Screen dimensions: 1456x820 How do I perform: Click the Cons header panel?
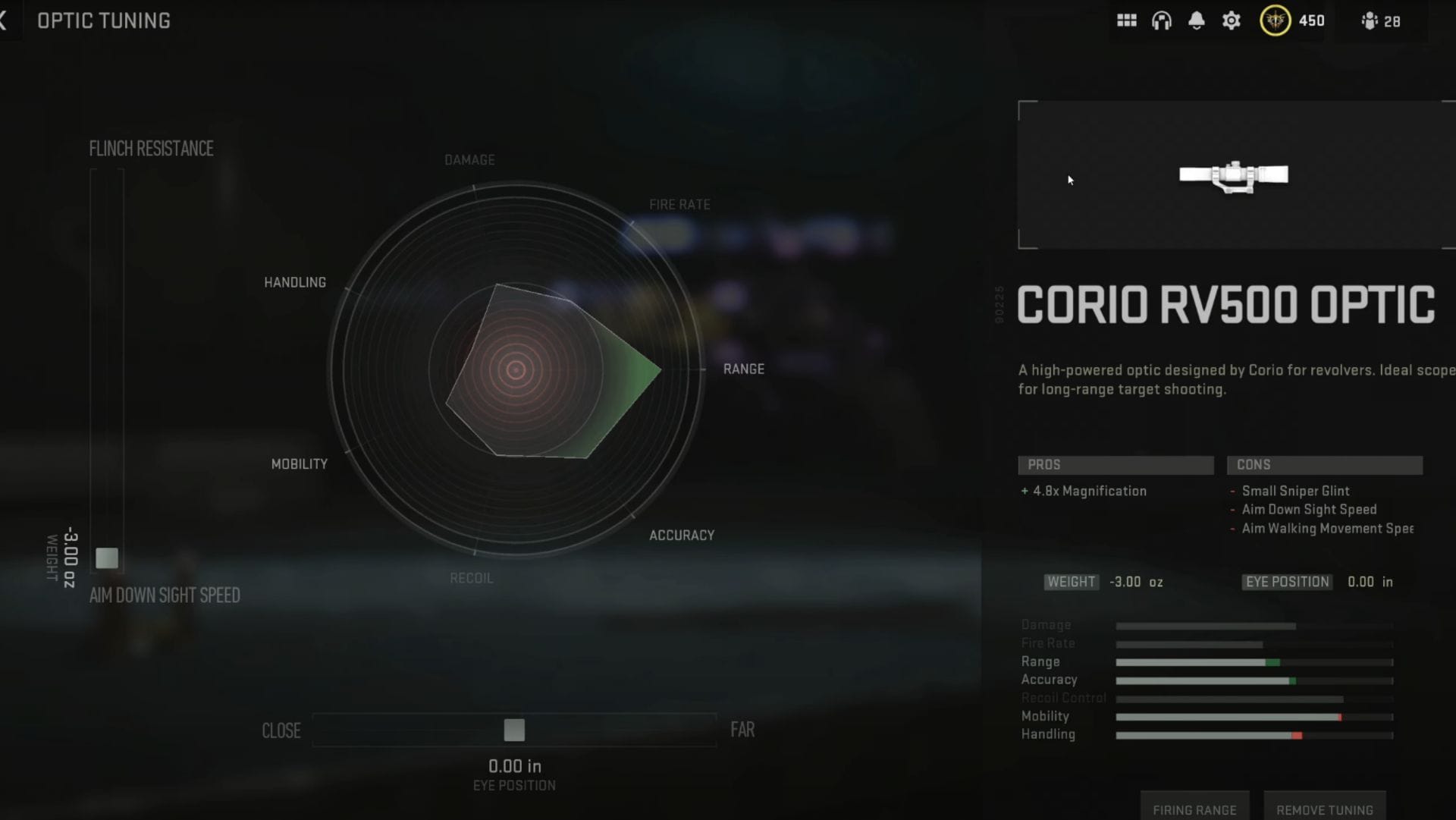point(1325,465)
